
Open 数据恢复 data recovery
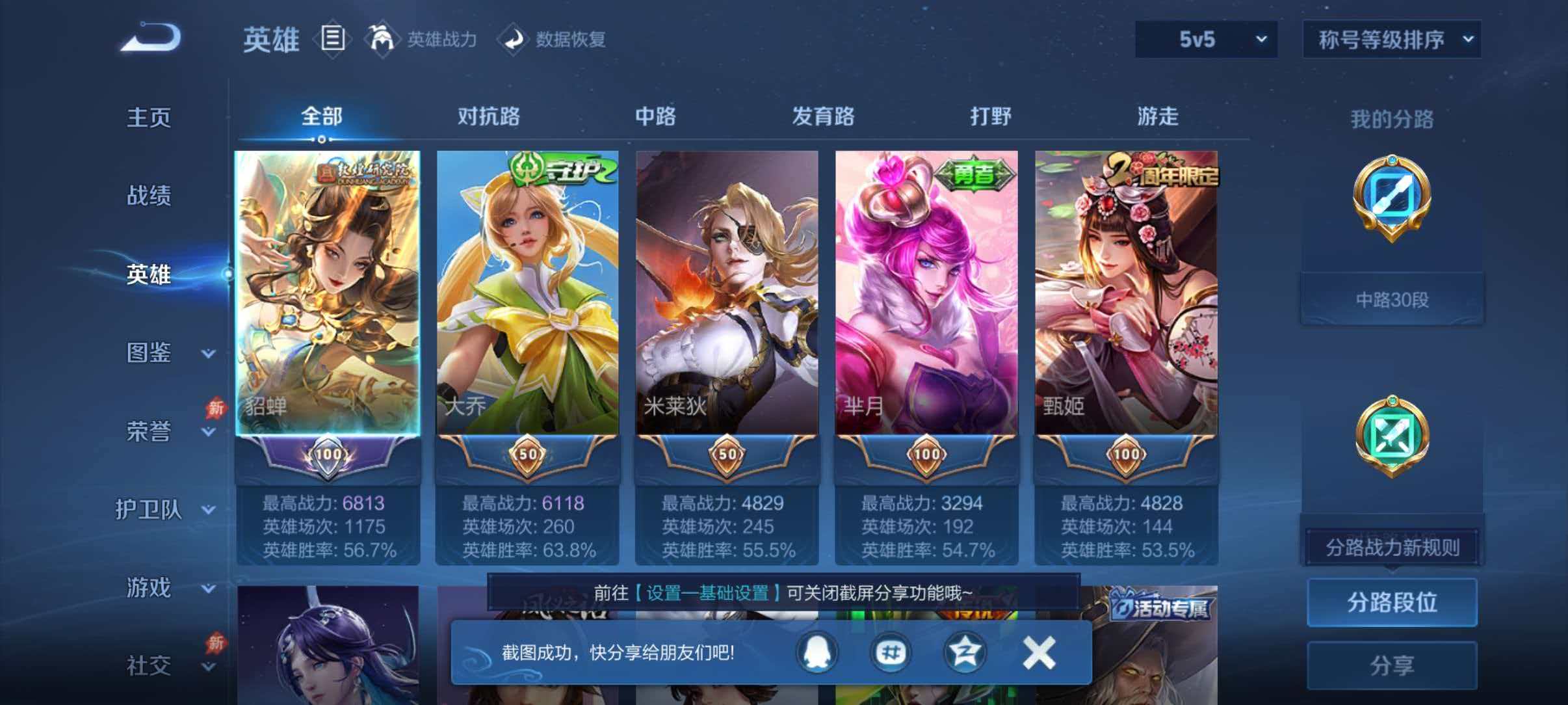558,40
